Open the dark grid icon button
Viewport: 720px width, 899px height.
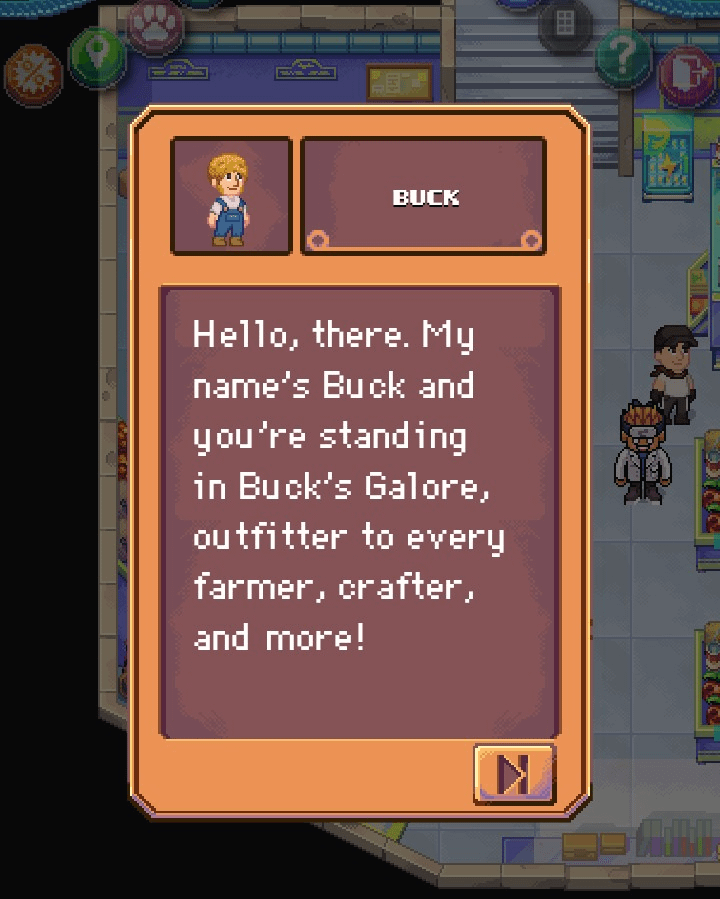pyautogui.click(x=565, y=24)
